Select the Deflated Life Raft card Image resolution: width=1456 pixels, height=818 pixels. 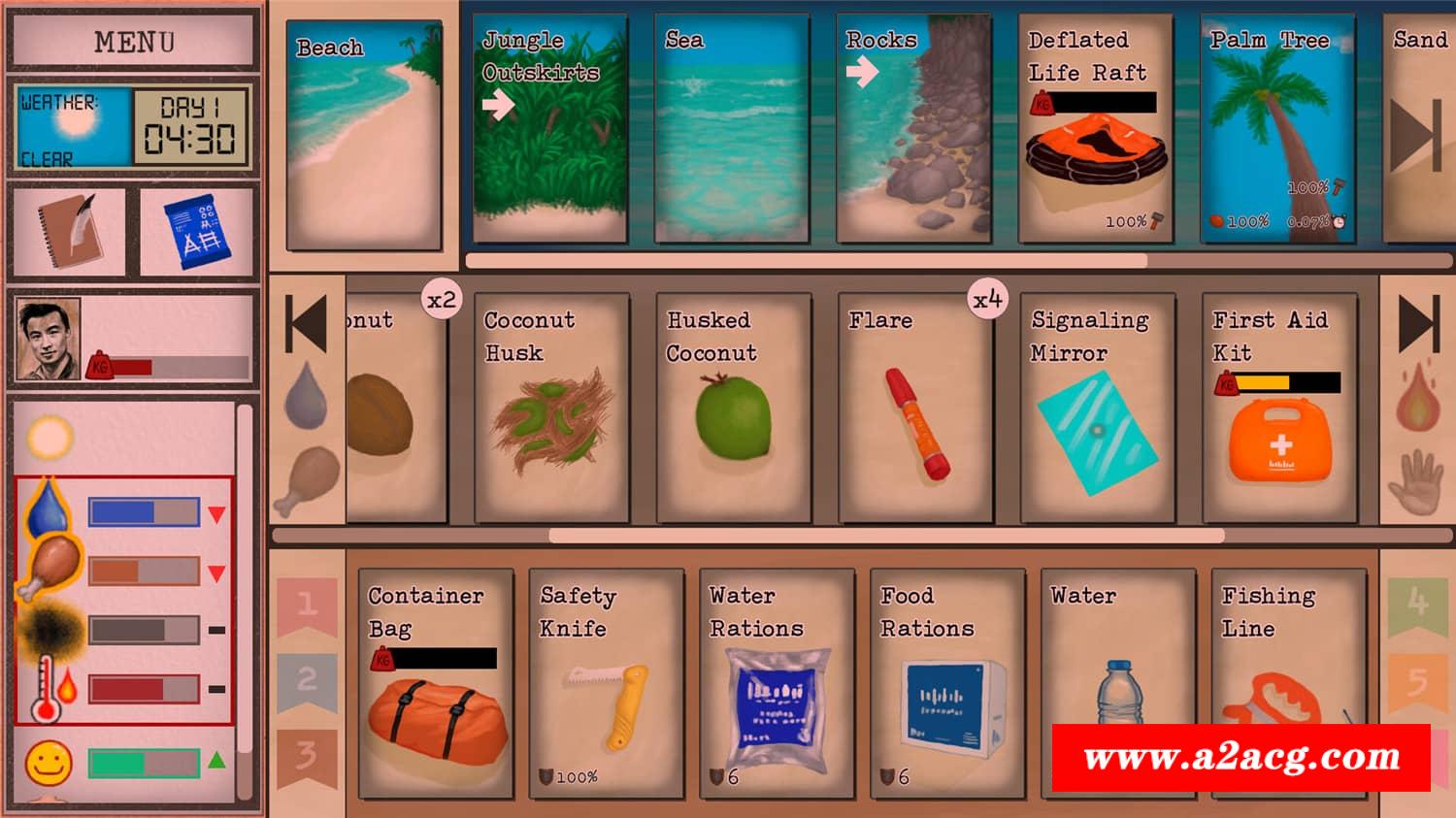pos(1095,128)
